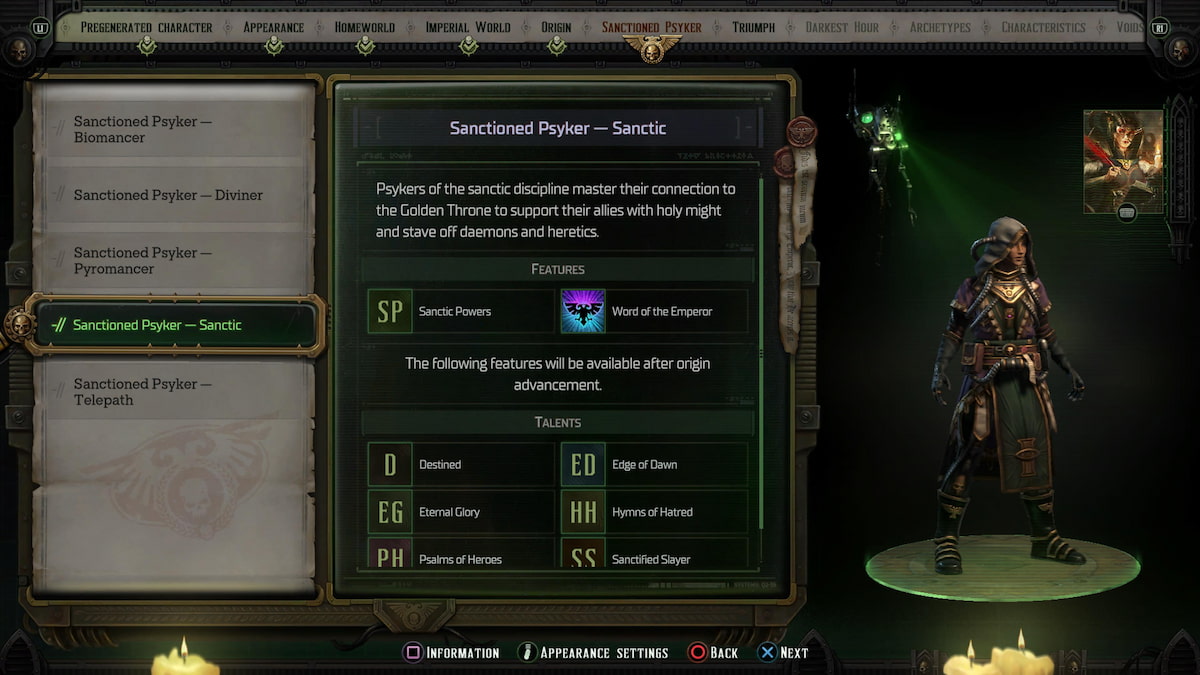Open the Archetypes tab
This screenshot has height=675, width=1200.
pos(940,27)
